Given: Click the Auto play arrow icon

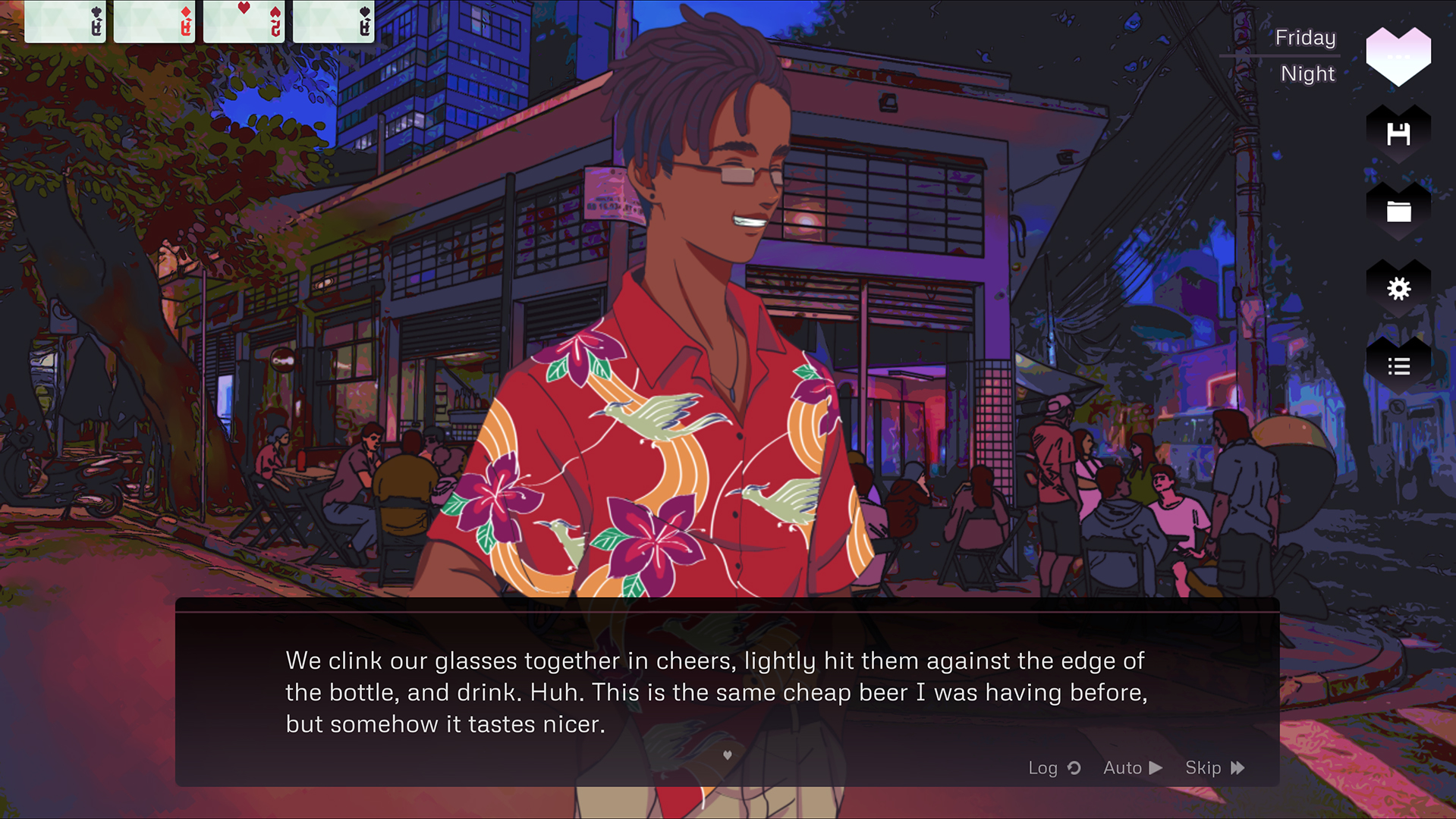Looking at the screenshot, I should 1156,767.
